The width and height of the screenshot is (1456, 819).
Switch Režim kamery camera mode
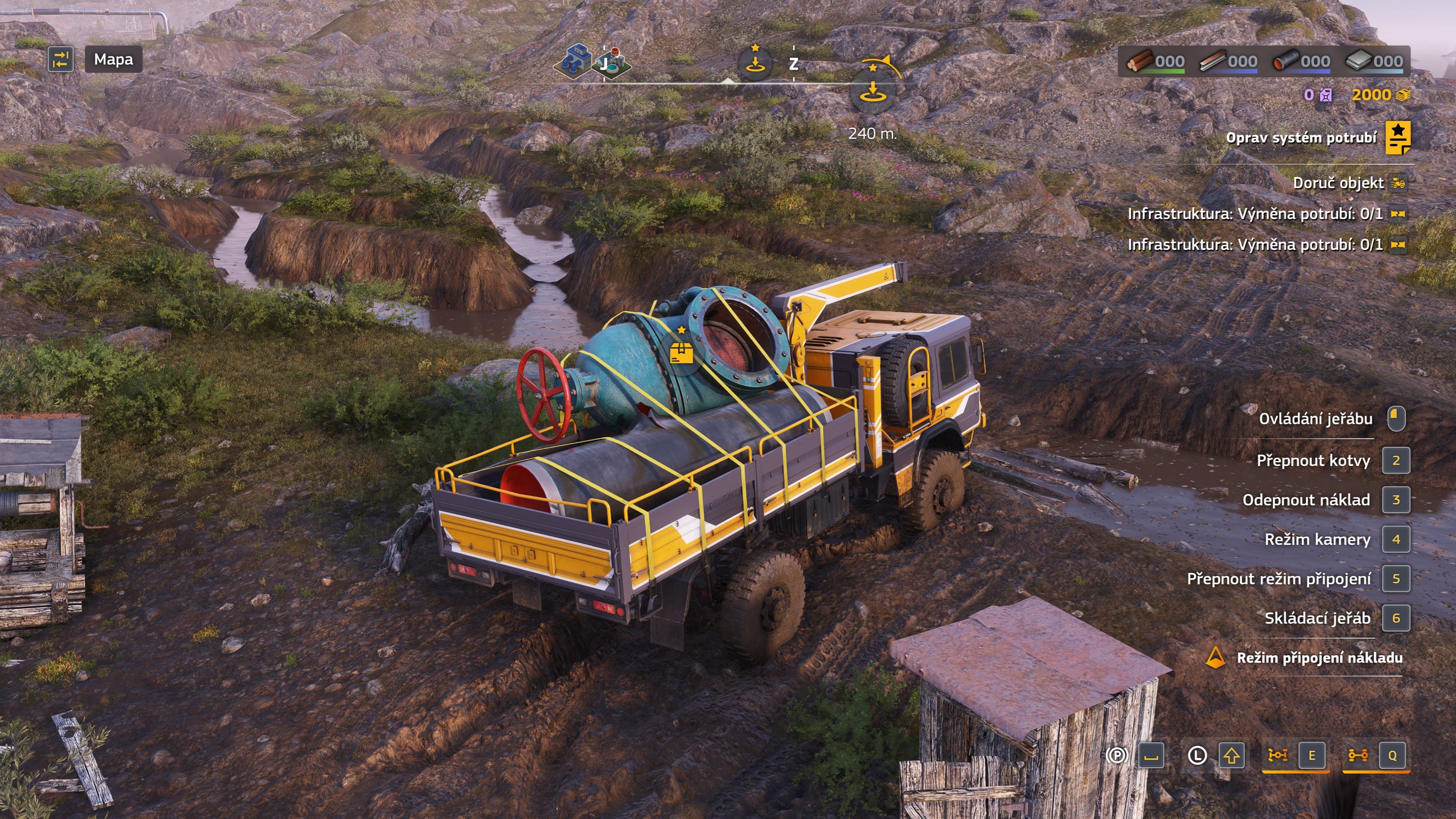1317,540
